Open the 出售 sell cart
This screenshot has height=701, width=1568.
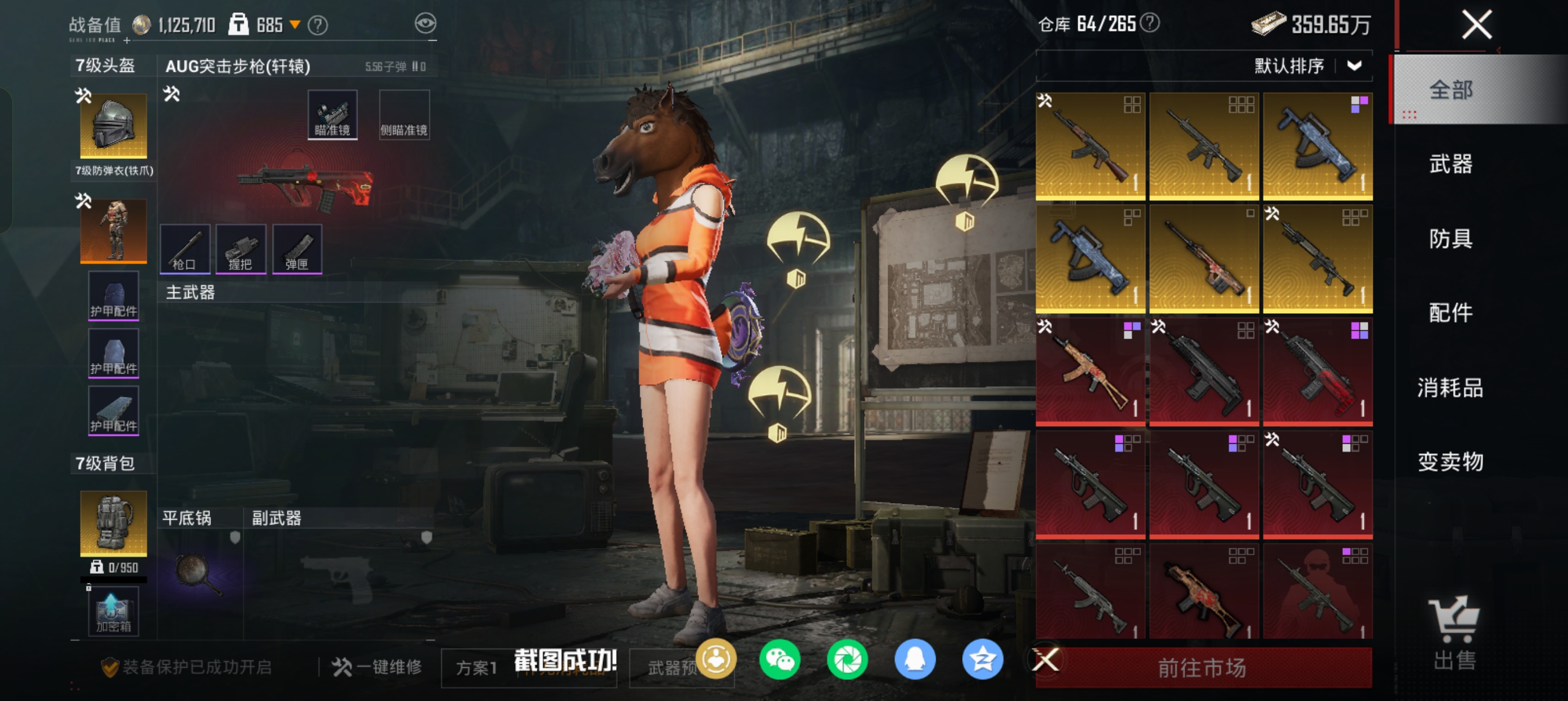[x=1454, y=633]
